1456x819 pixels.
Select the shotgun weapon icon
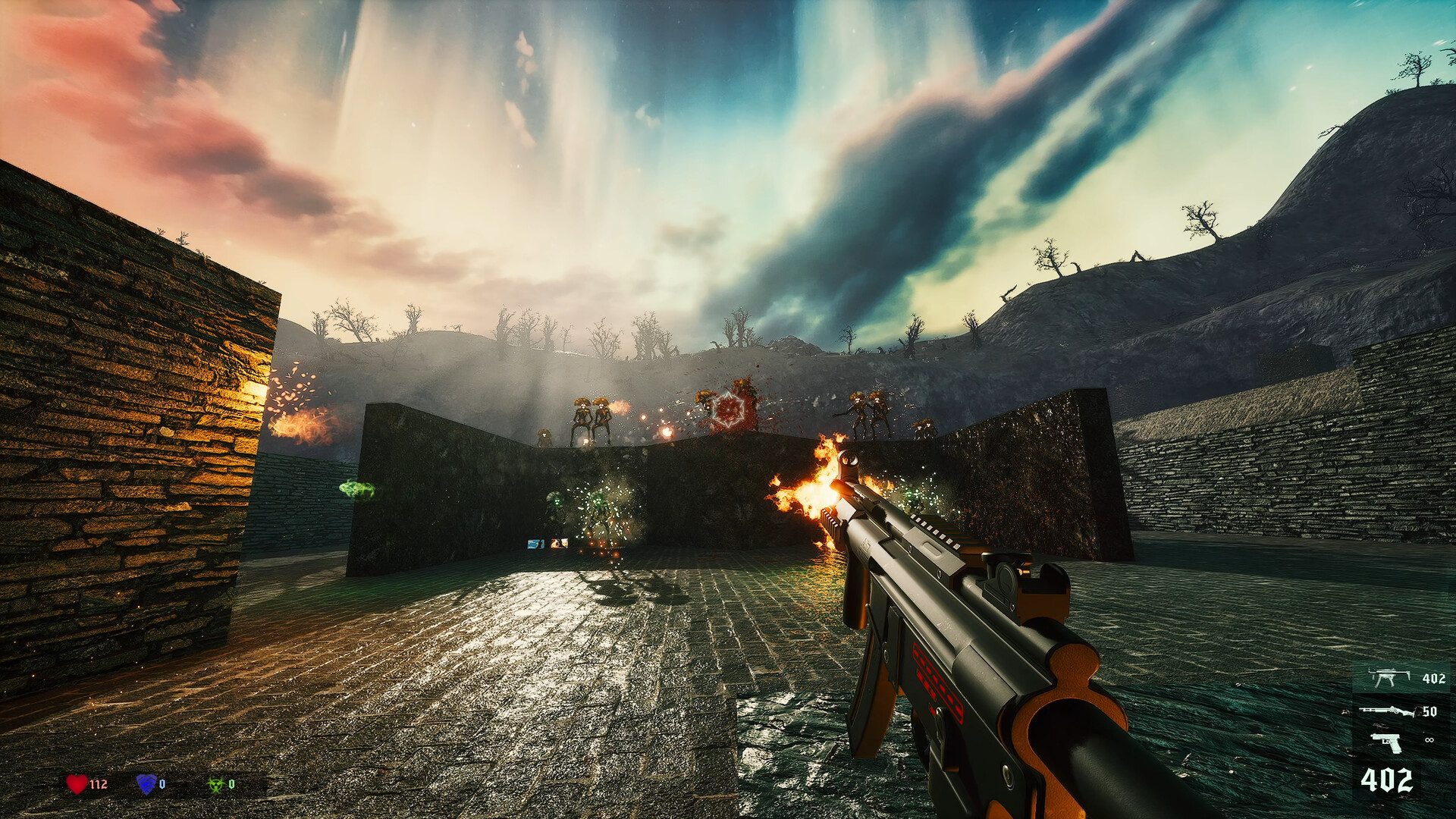coord(1386,711)
